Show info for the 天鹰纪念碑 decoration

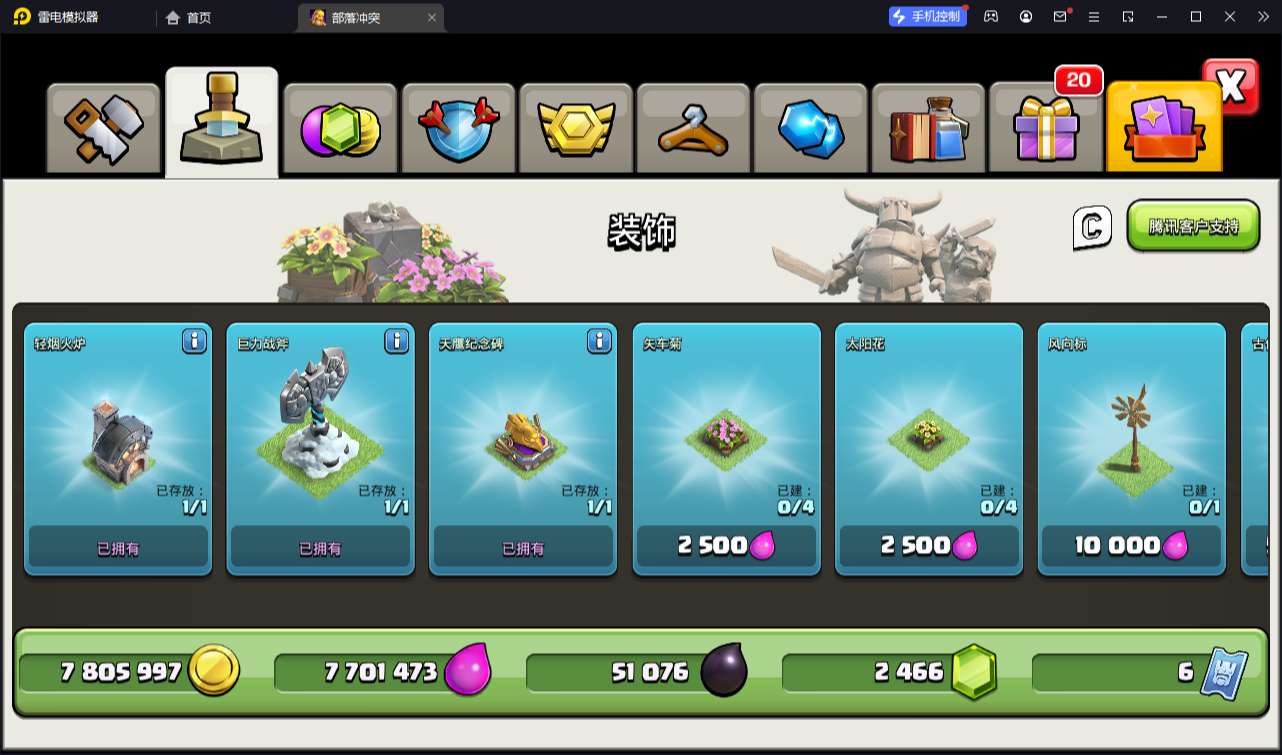click(x=599, y=342)
